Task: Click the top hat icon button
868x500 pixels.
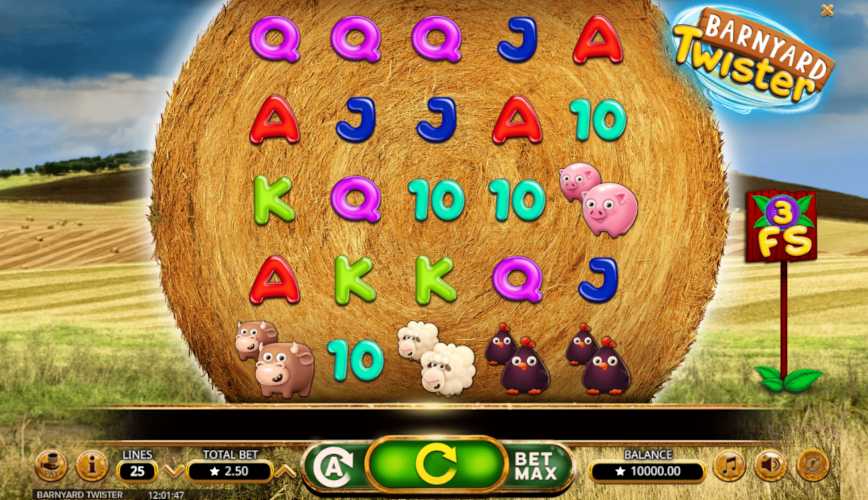Action: [50, 465]
